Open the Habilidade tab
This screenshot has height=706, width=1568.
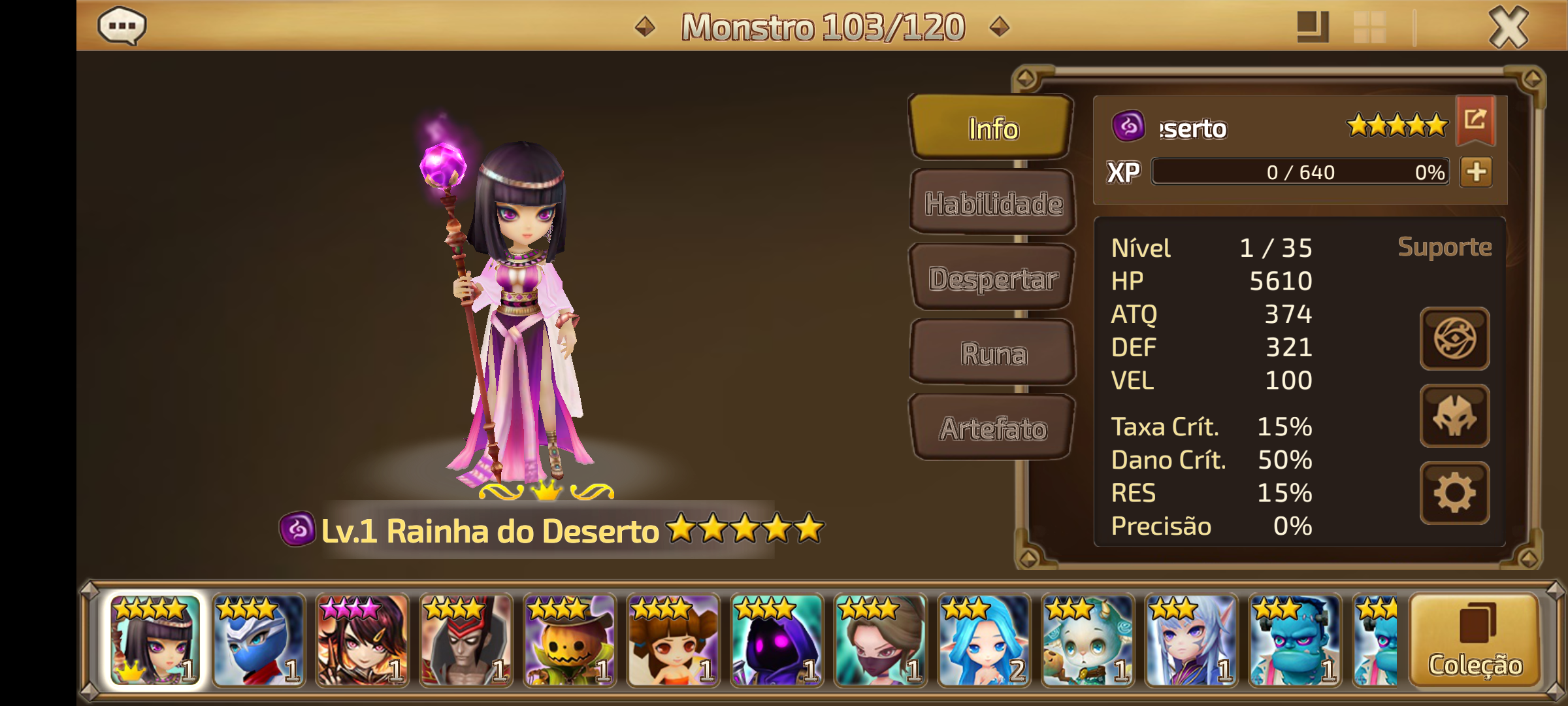993,203
